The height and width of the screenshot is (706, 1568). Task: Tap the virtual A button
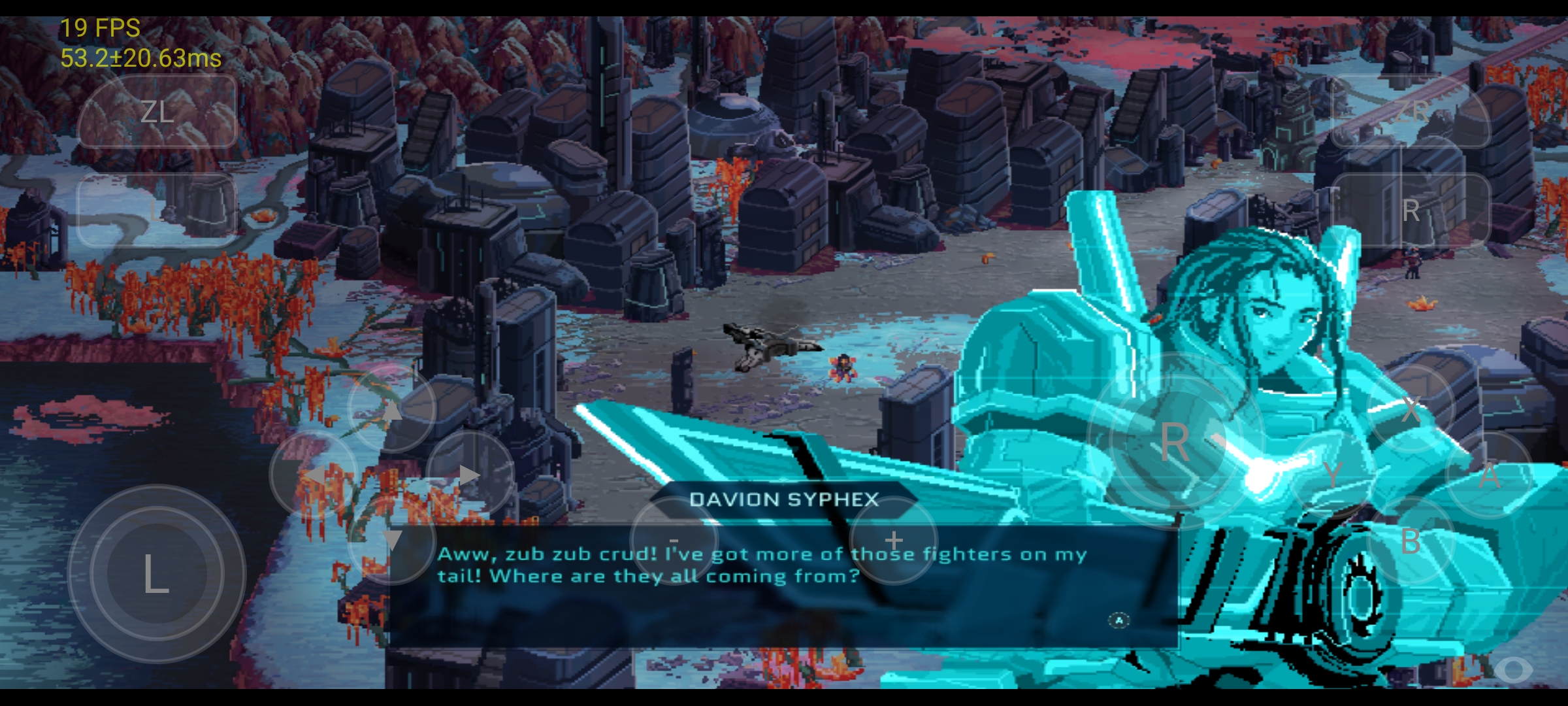coord(1489,475)
